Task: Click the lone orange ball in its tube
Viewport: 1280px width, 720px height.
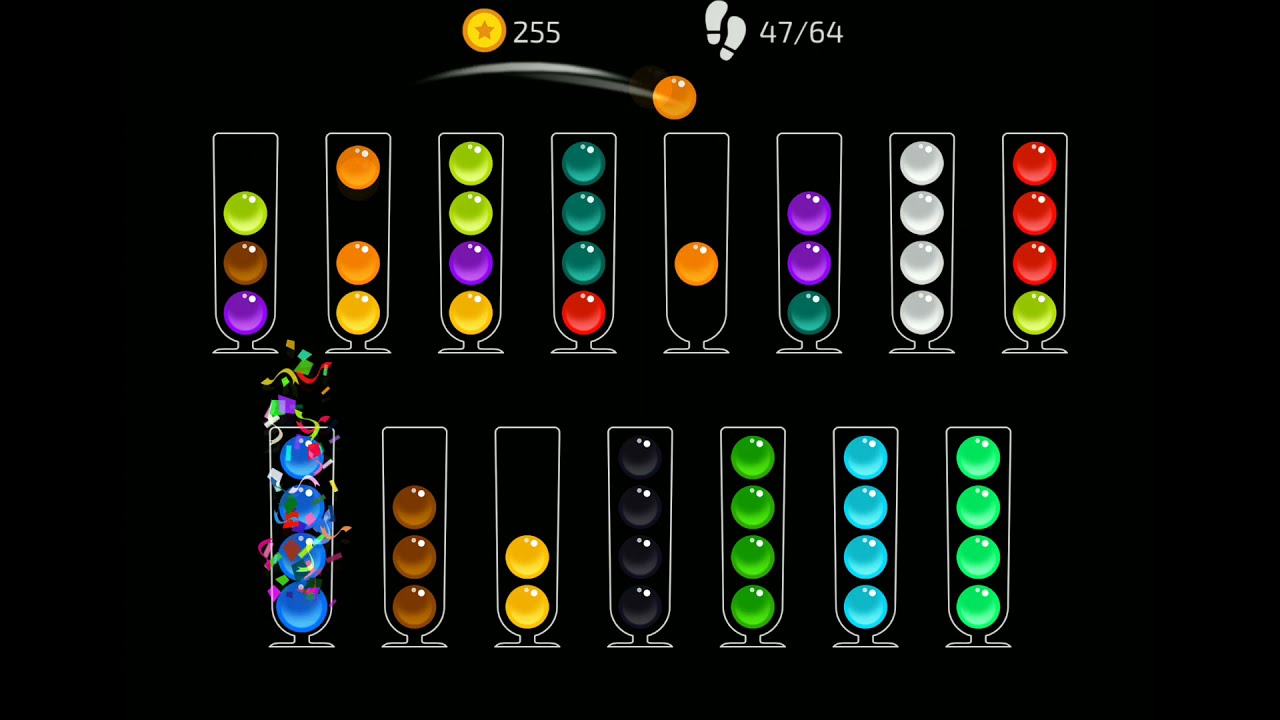Action: tap(696, 263)
